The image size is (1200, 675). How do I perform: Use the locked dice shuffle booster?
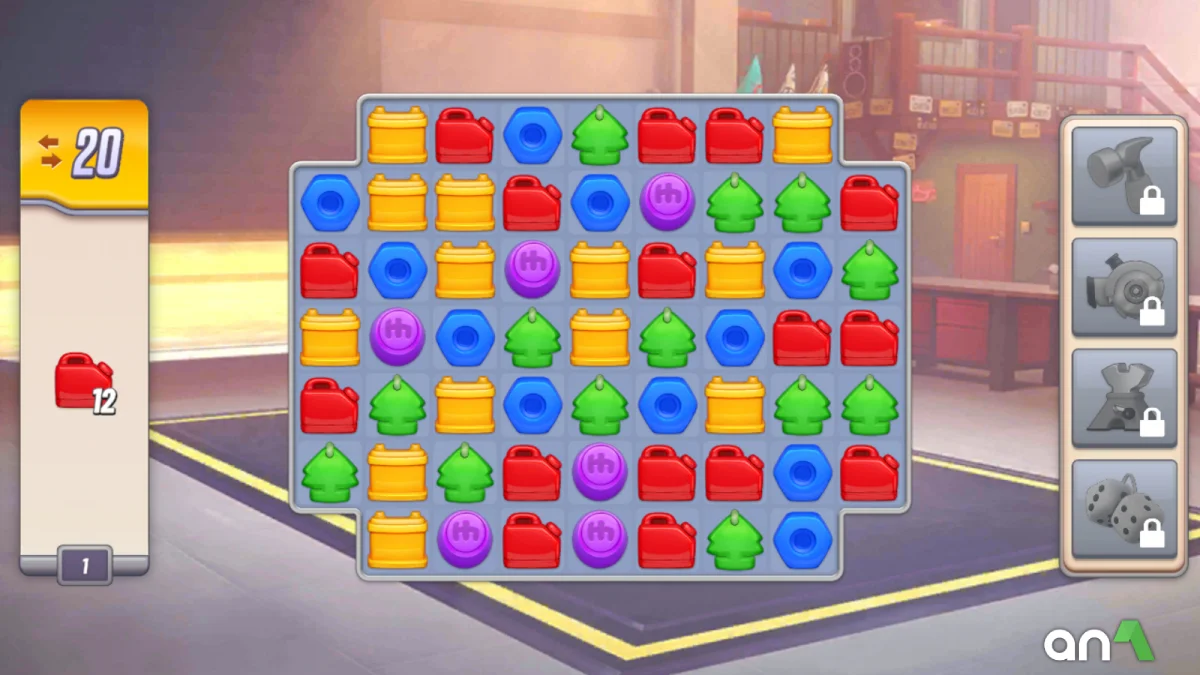[x=1124, y=509]
